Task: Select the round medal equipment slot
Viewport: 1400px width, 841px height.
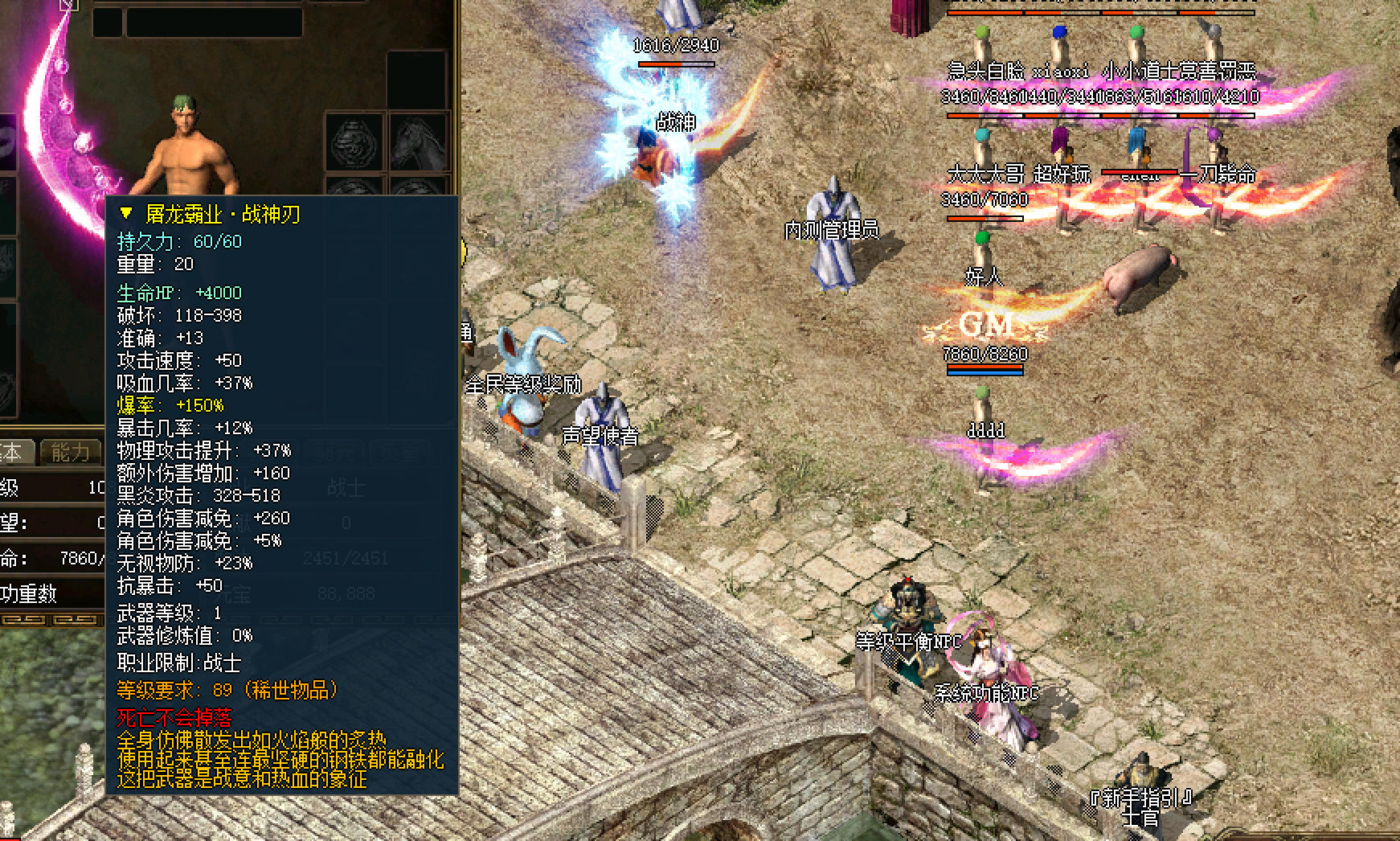Action: 354,142
